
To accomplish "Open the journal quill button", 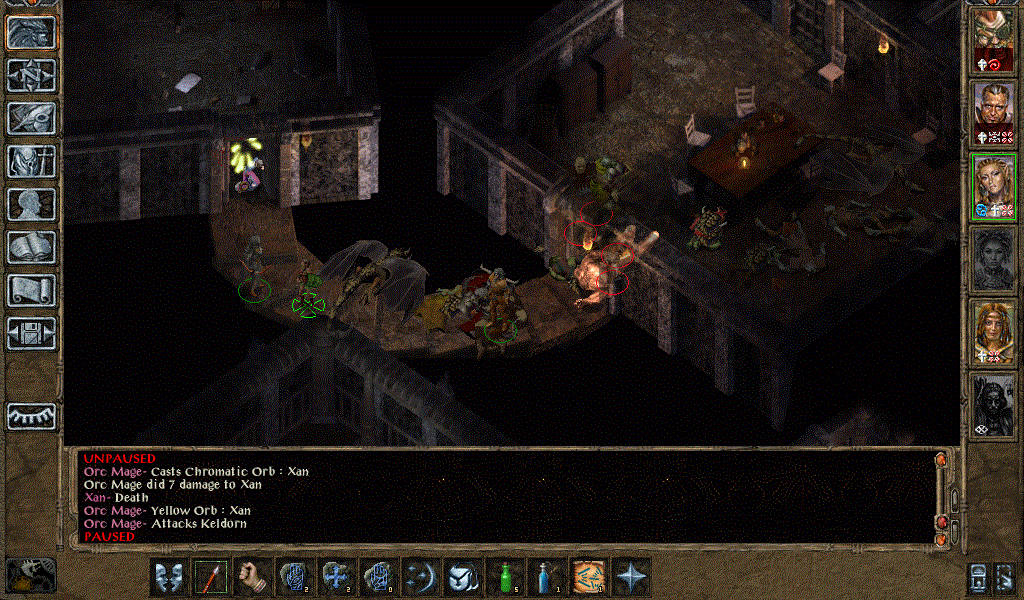I will click(x=31, y=118).
